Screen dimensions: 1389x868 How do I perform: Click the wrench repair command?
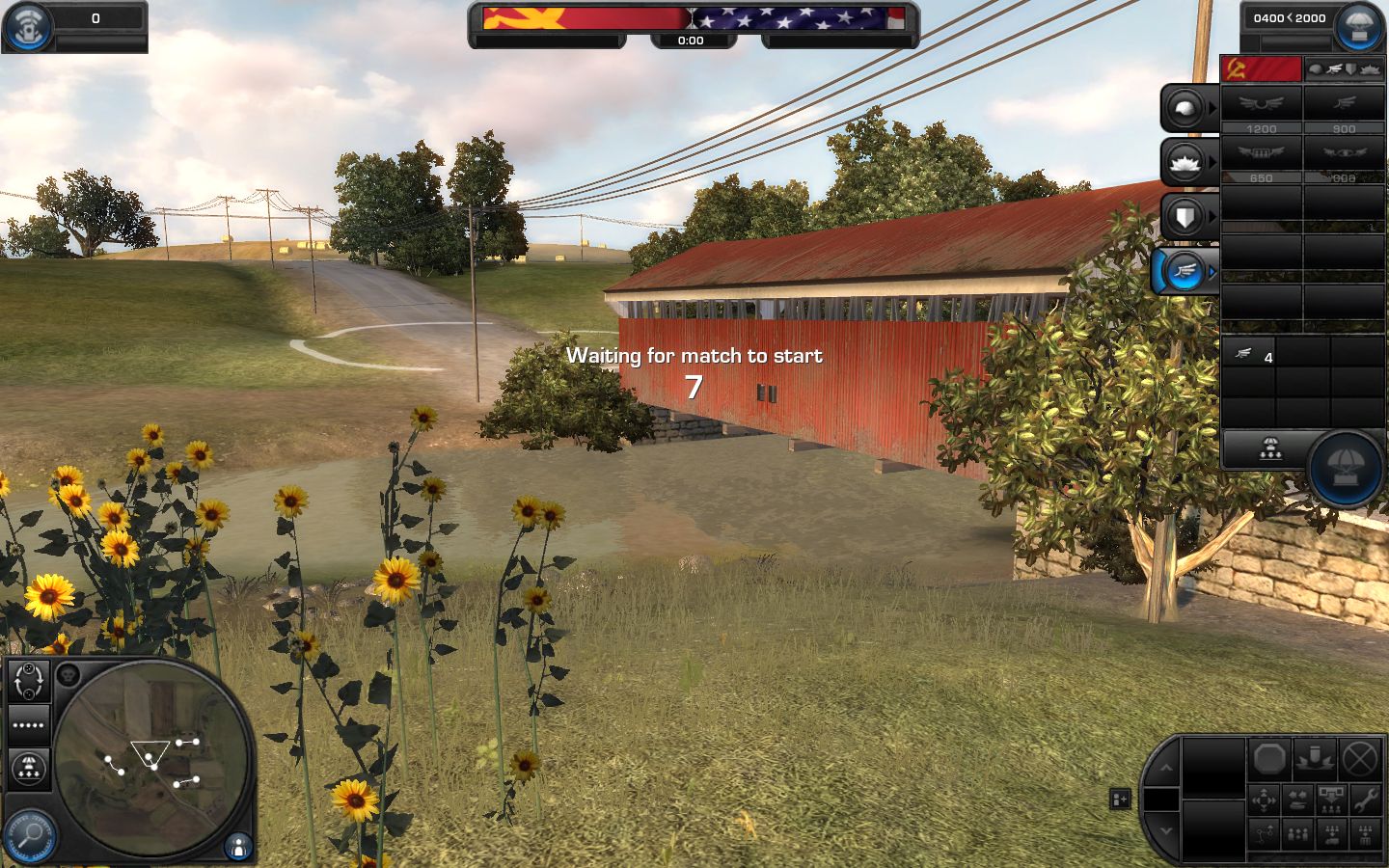(1365, 799)
